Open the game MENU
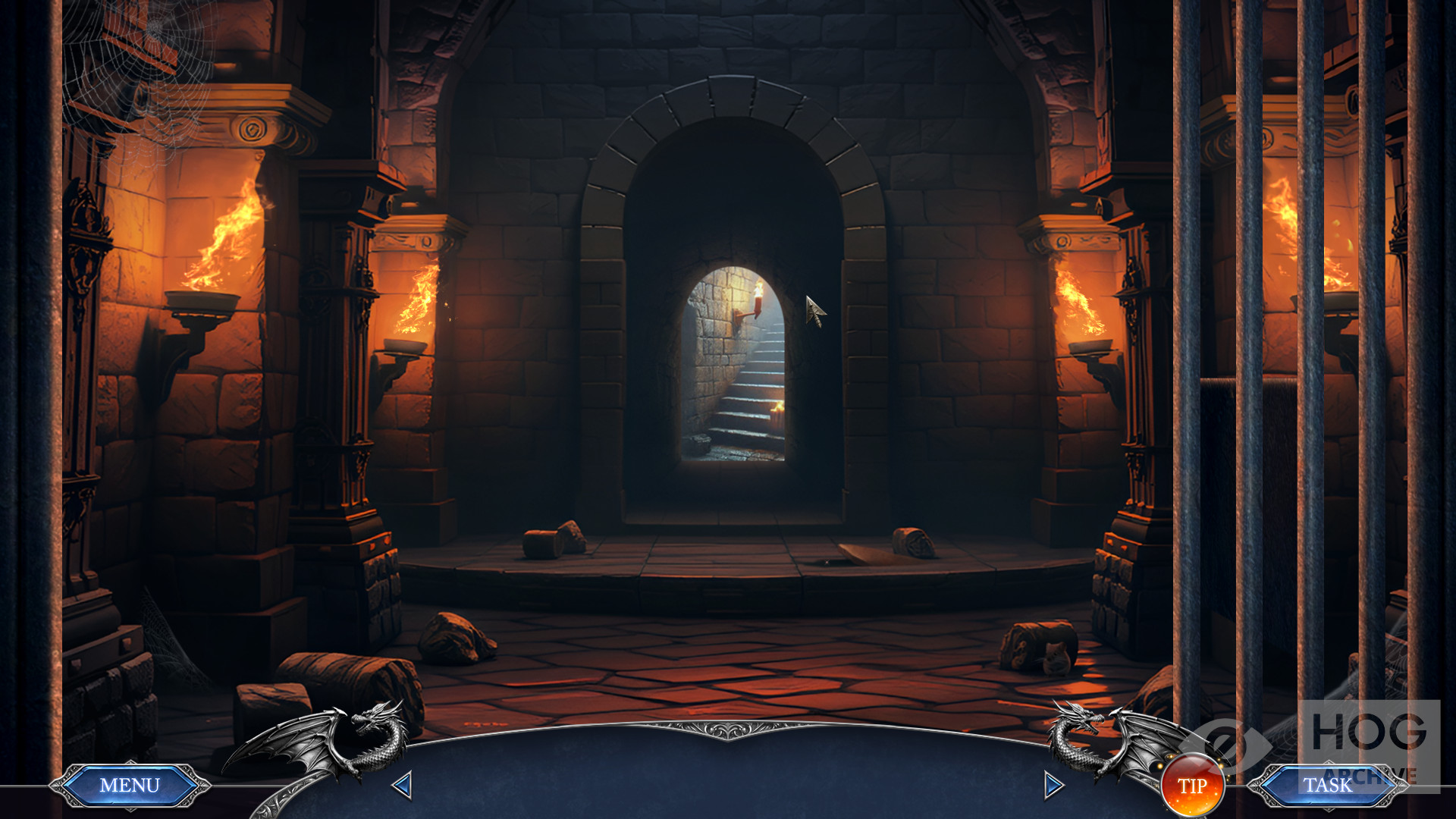 (x=130, y=786)
